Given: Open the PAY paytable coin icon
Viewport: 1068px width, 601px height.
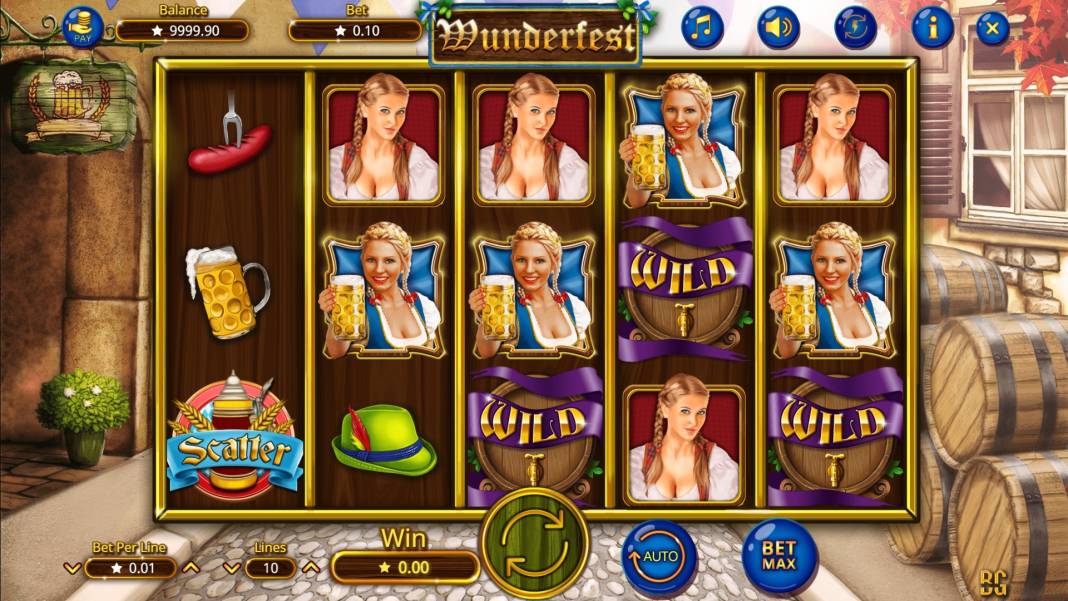Looking at the screenshot, I should coord(83,27).
